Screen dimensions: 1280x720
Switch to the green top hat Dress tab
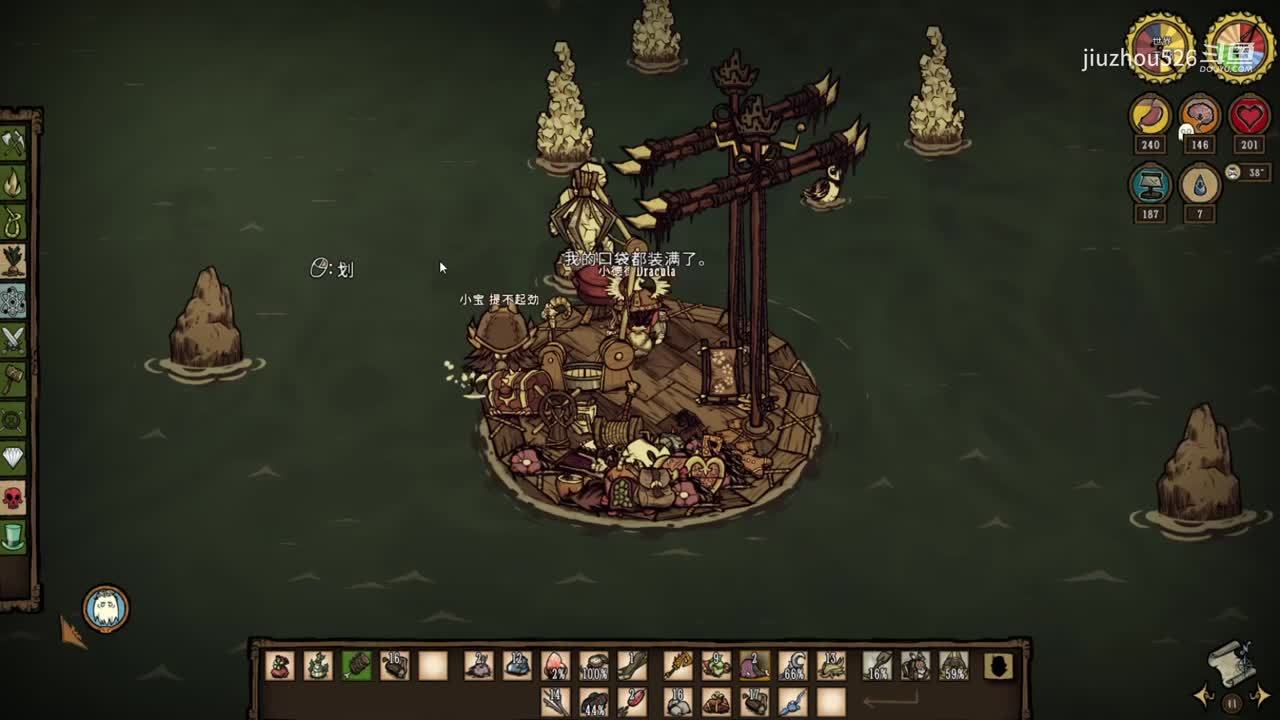[13, 536]
